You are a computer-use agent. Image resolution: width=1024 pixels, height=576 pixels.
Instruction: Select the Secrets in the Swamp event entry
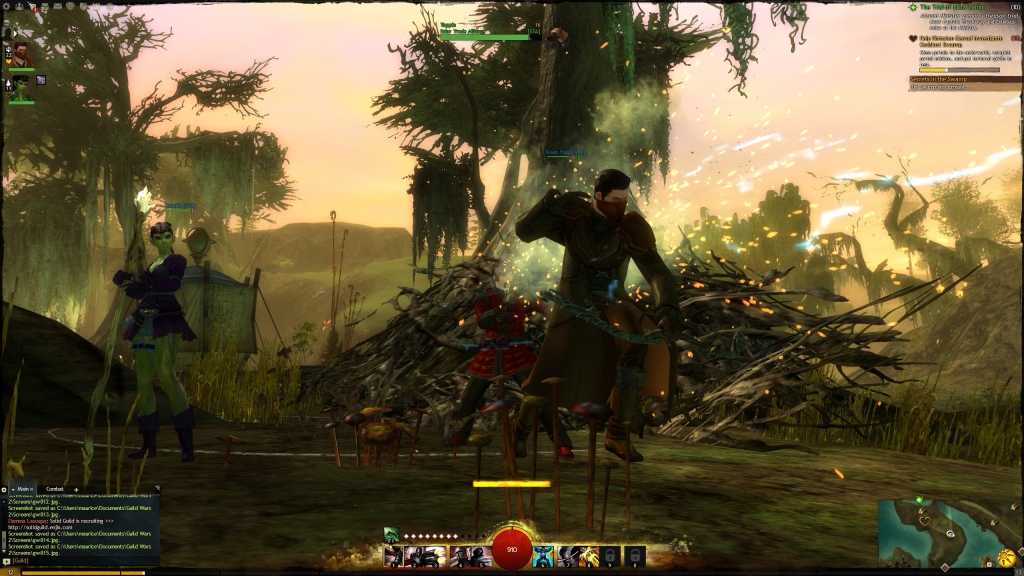click(945, 78)
